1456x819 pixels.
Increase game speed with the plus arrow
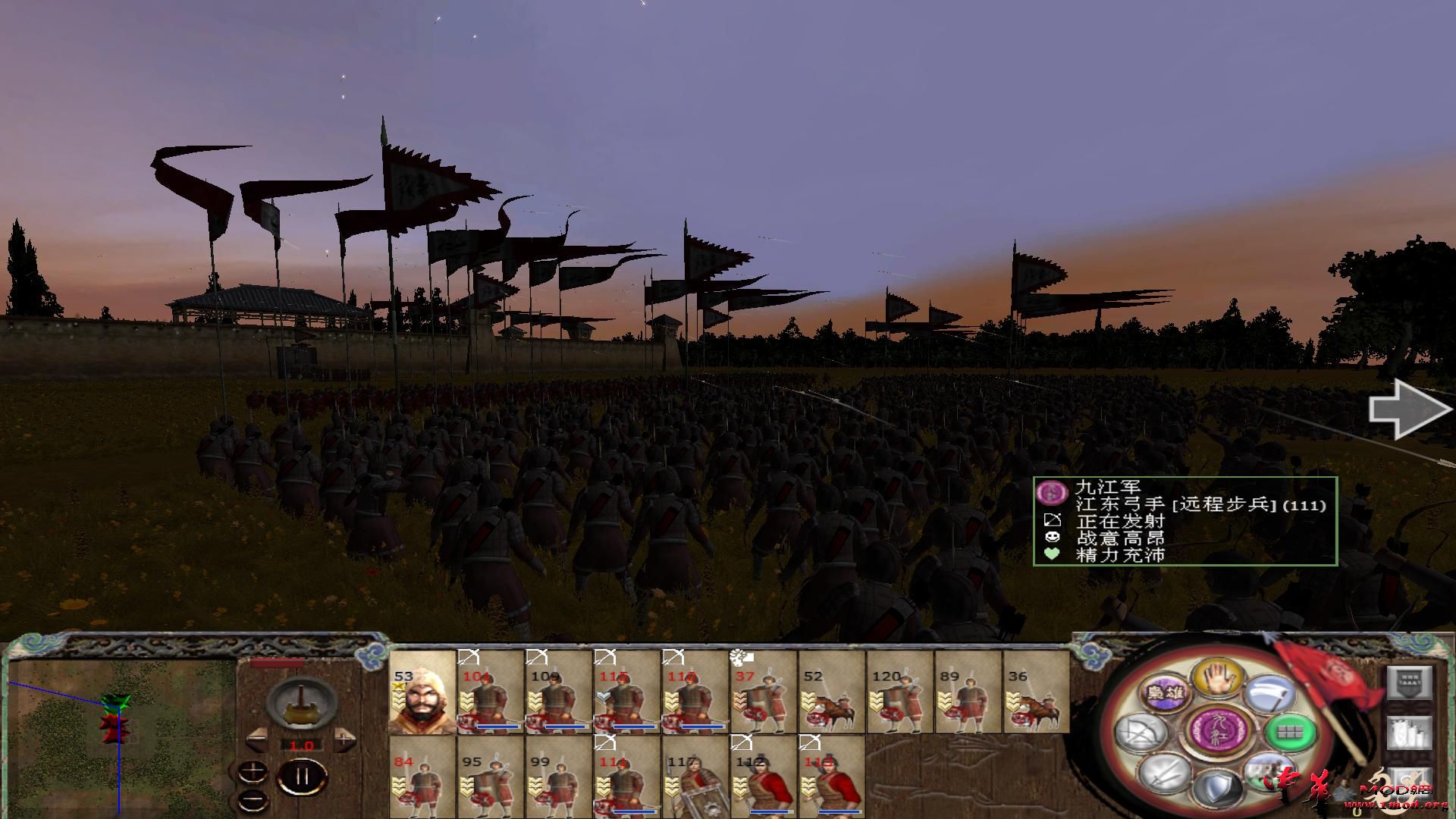coord(344,739)
